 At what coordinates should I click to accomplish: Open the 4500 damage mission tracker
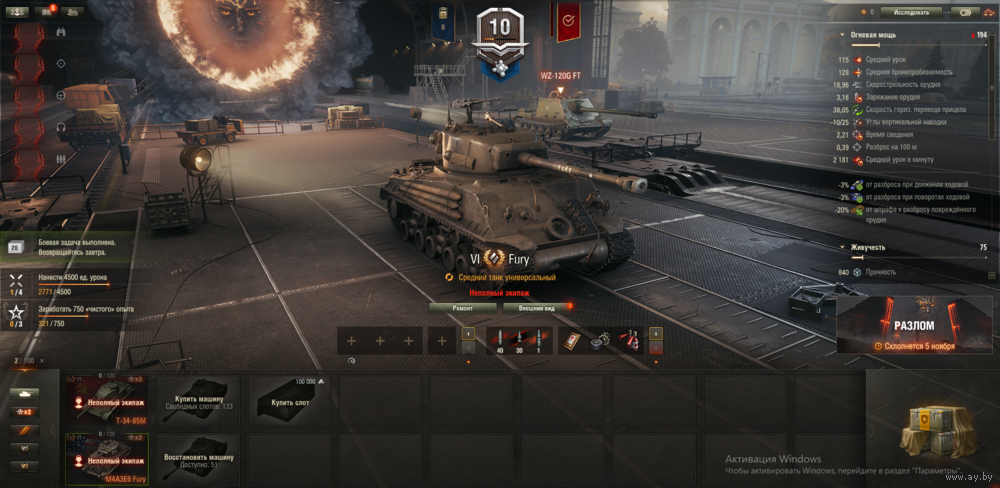click(x=70, y=283)
